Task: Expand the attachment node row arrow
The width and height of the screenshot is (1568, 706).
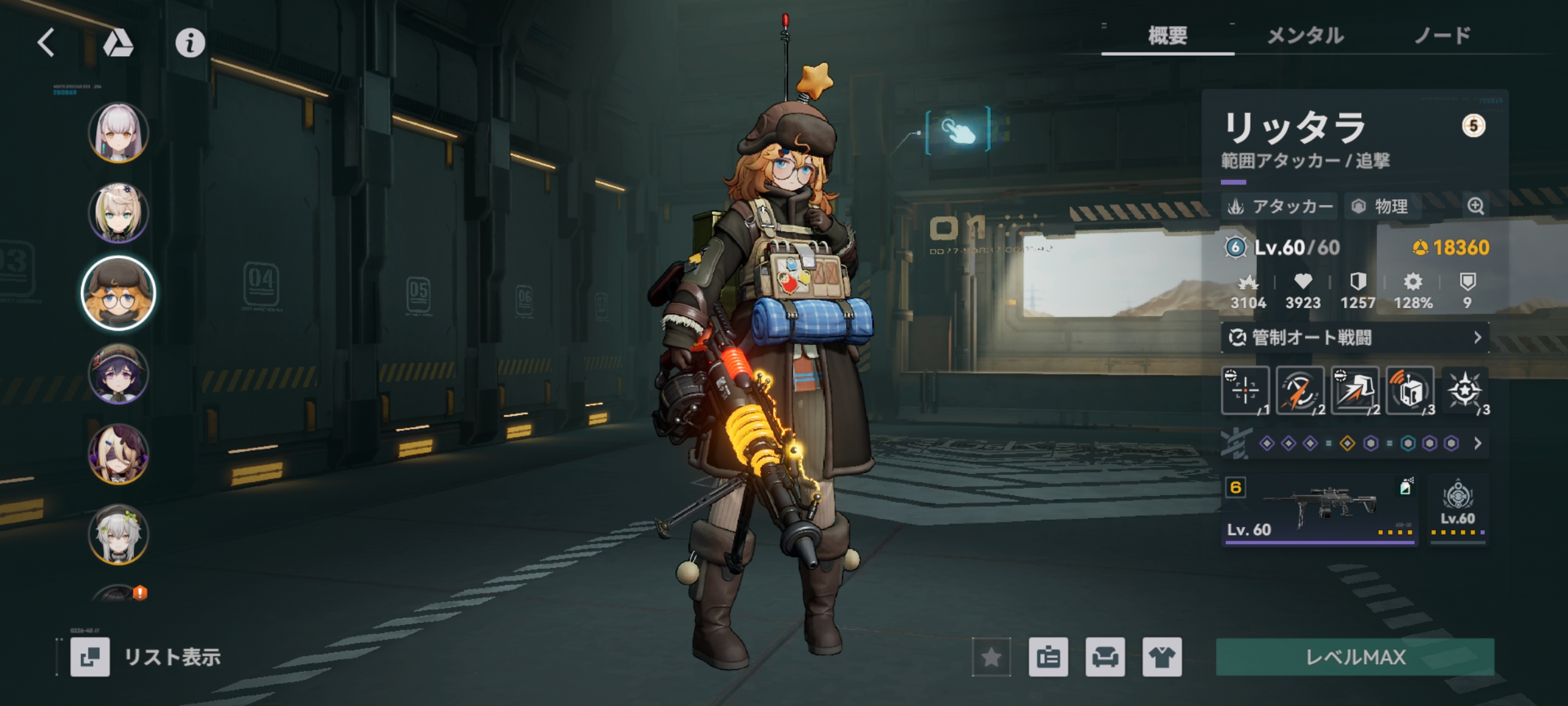Action: [1478, 443]
